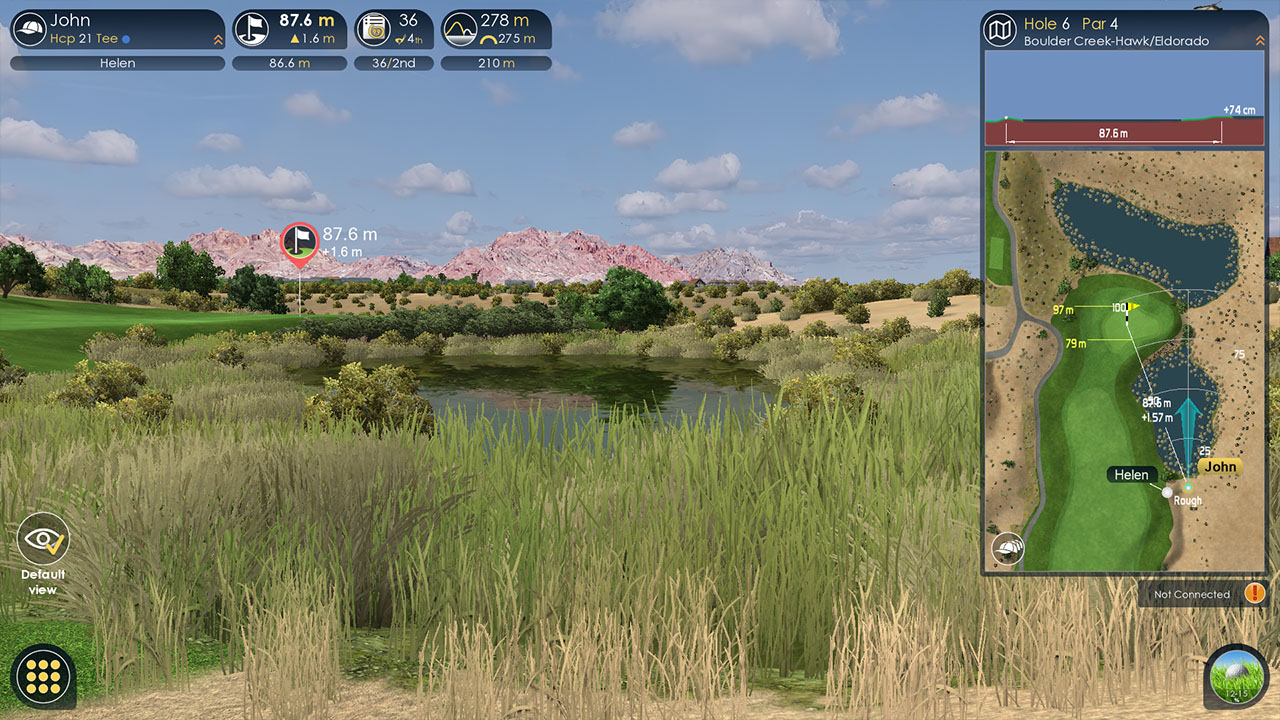1280x720 pixels.
Task: Select the Helen label on the minimap
Action: tap(1131, 474)
